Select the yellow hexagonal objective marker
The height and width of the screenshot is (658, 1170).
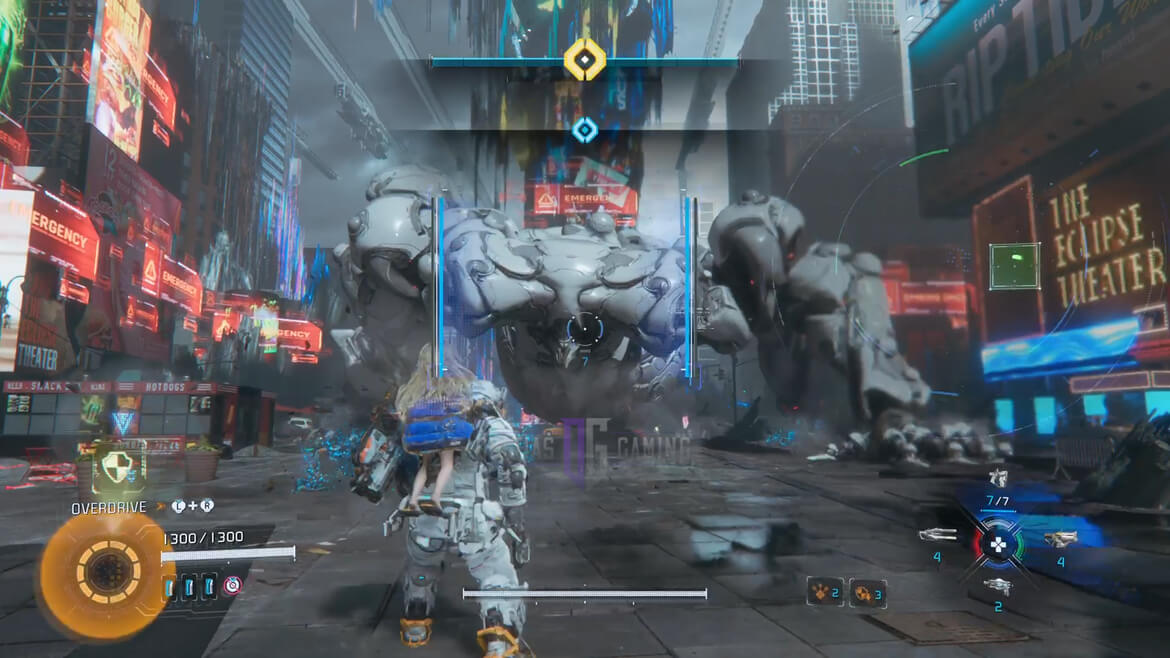pyautogui.click(x=585, y=59)
